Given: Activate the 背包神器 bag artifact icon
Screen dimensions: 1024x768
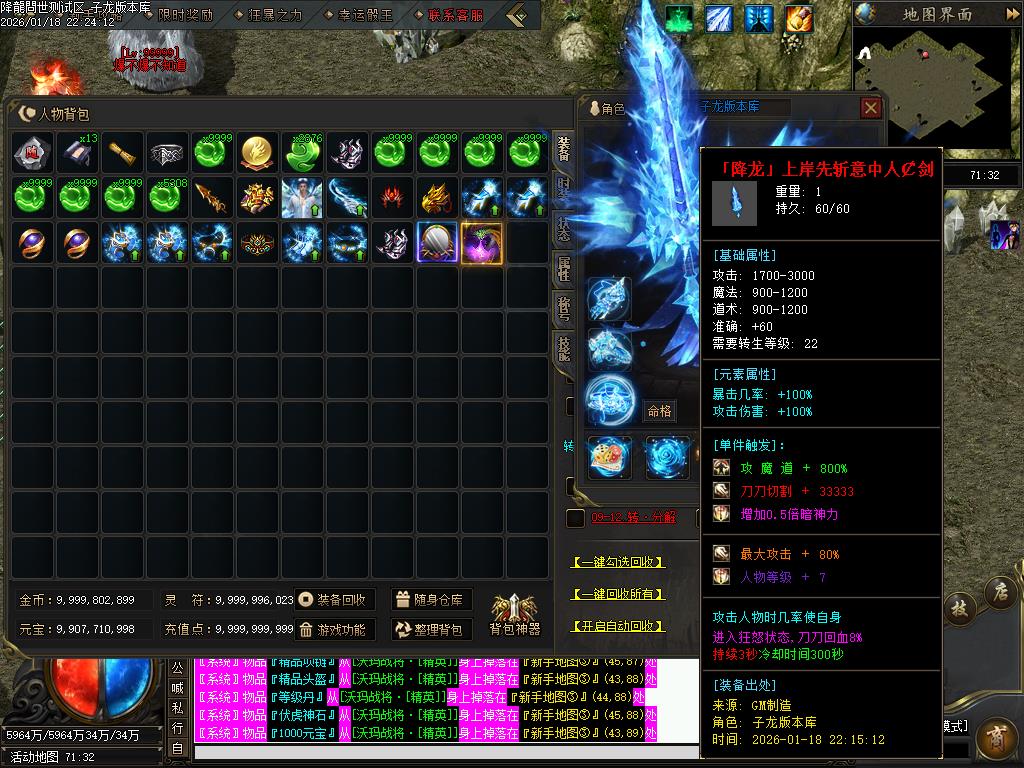Looking at the screenshot, I should click(x=515, y=614).
